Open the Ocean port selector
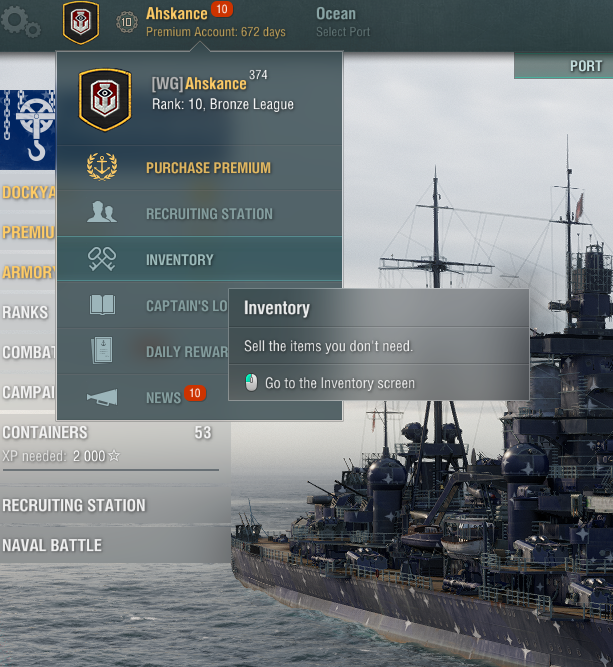Screen dimensions: 613x667 tap(336, 14)
